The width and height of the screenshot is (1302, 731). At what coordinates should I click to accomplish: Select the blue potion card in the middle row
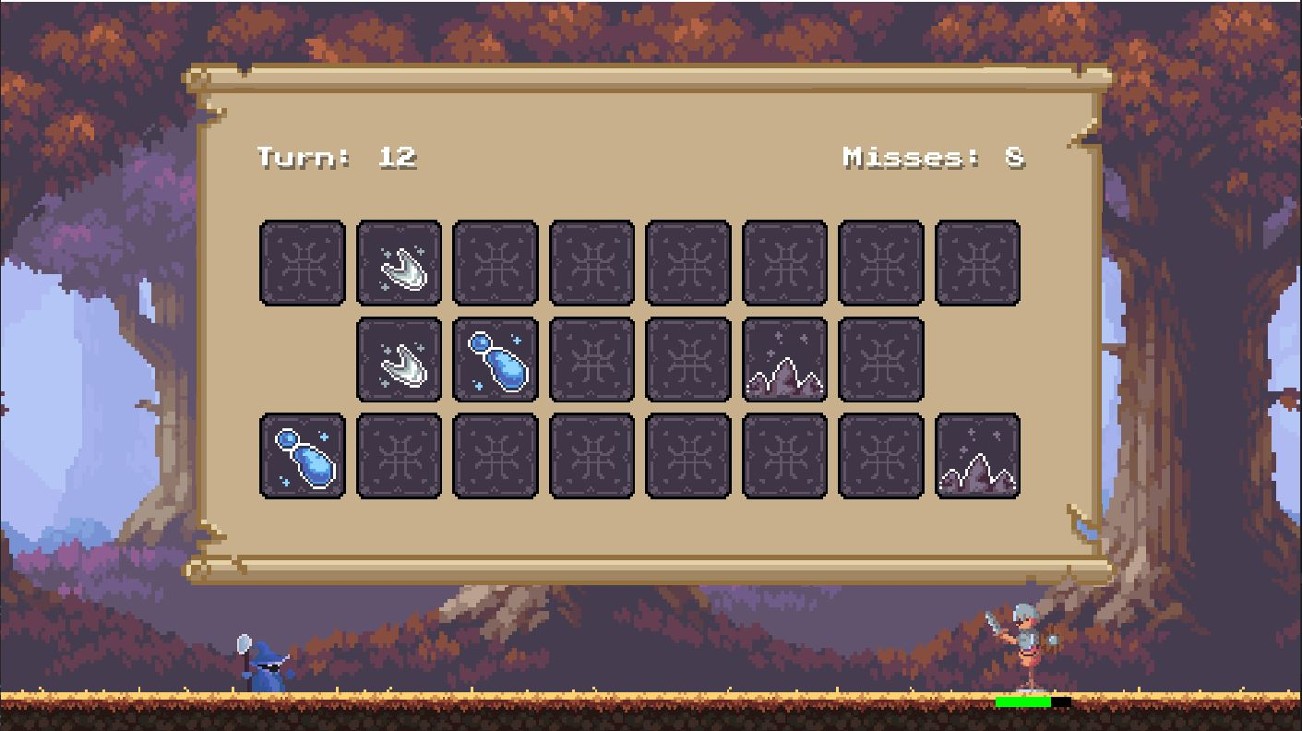tap(496, 360)
